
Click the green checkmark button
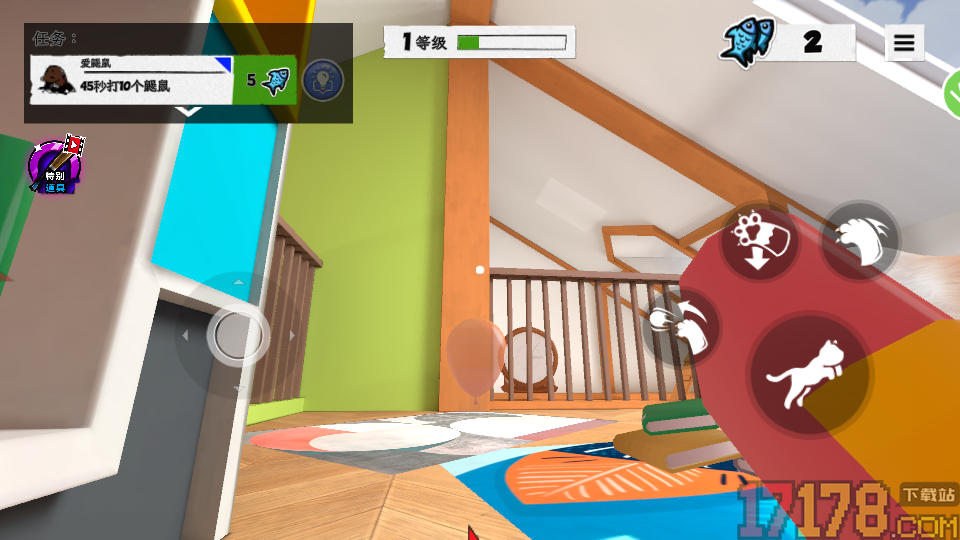coord(952,95)
